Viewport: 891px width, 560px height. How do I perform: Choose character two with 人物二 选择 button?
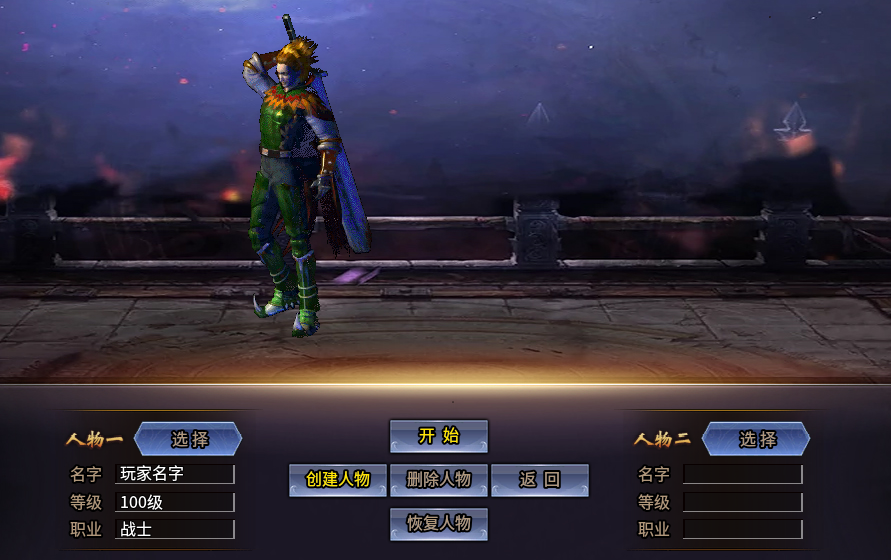pos(757,439)
